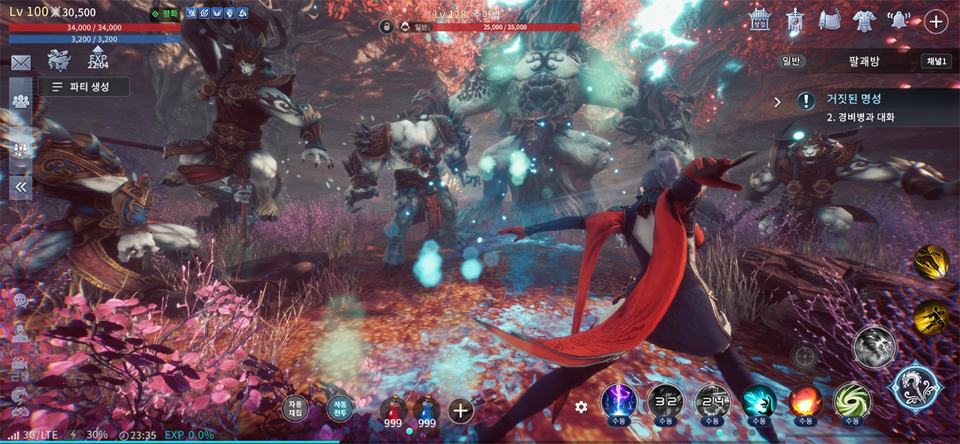Viewport: 960px width, 444px height.
Task: Open the armor equipment icon
Action: (863, 20)
